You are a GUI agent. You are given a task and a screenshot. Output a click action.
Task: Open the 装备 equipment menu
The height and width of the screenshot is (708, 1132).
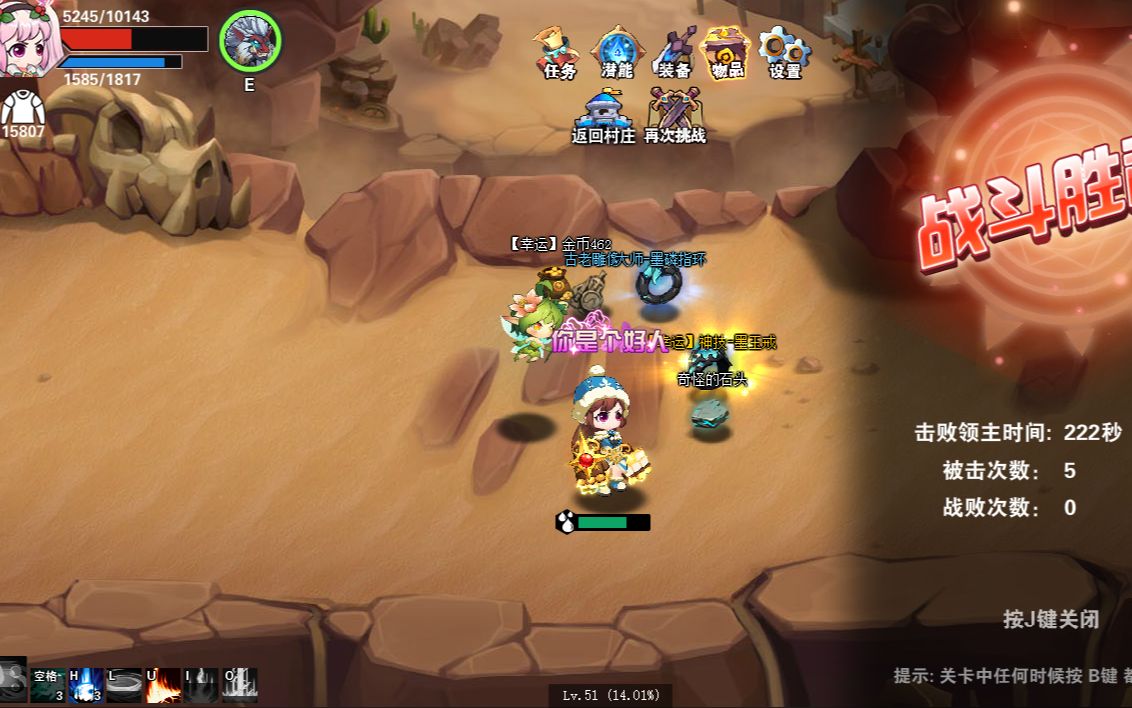coord(675,52)
